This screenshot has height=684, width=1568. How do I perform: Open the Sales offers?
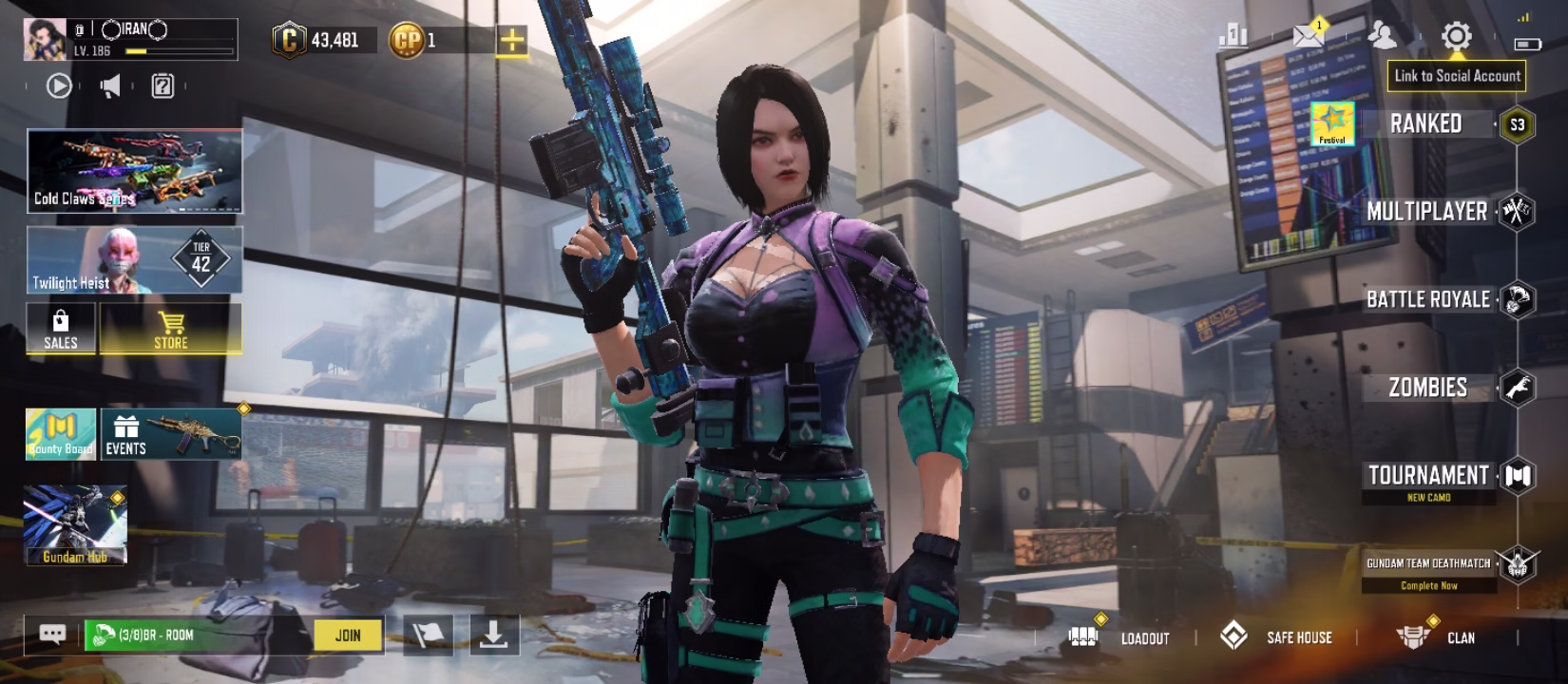[x=61, y=329]
